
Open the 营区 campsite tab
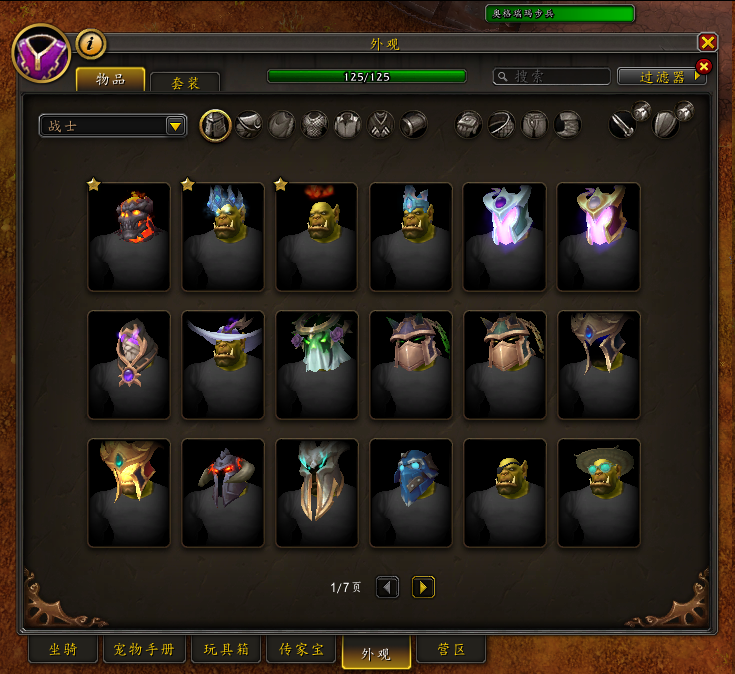[x=451, y=651]
